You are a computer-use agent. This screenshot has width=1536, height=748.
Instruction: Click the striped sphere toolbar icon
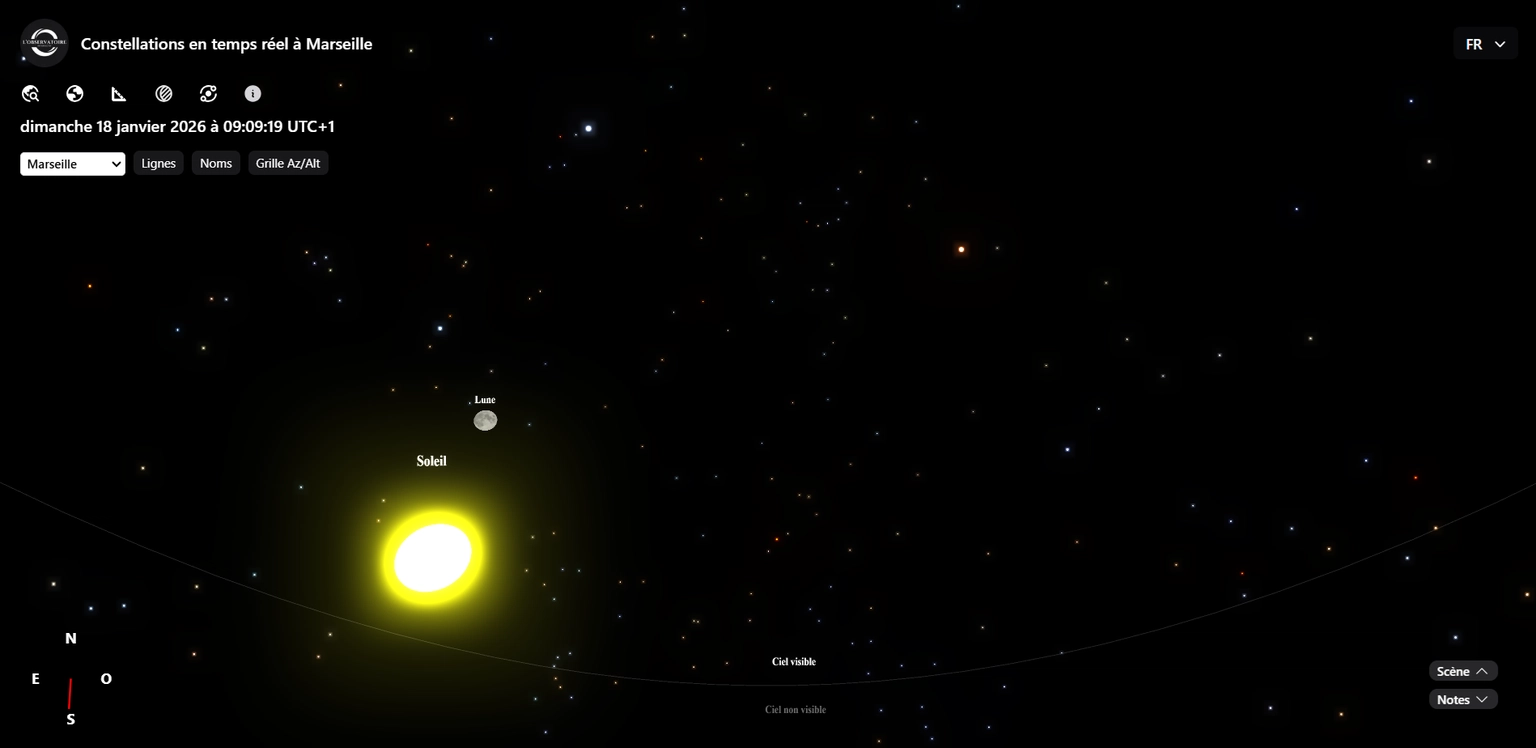click(x=164, y=93)
